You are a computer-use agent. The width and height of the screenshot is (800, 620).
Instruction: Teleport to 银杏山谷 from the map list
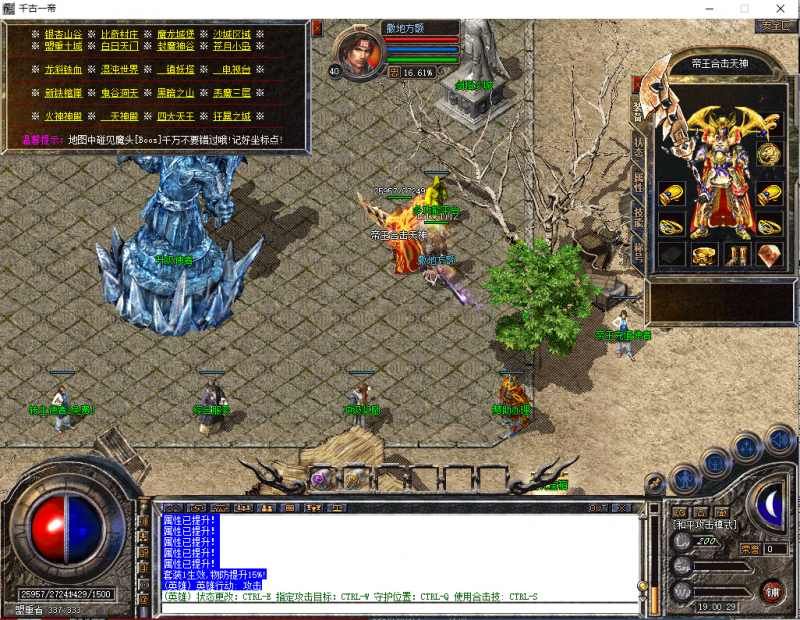click(x=63, y=33)
